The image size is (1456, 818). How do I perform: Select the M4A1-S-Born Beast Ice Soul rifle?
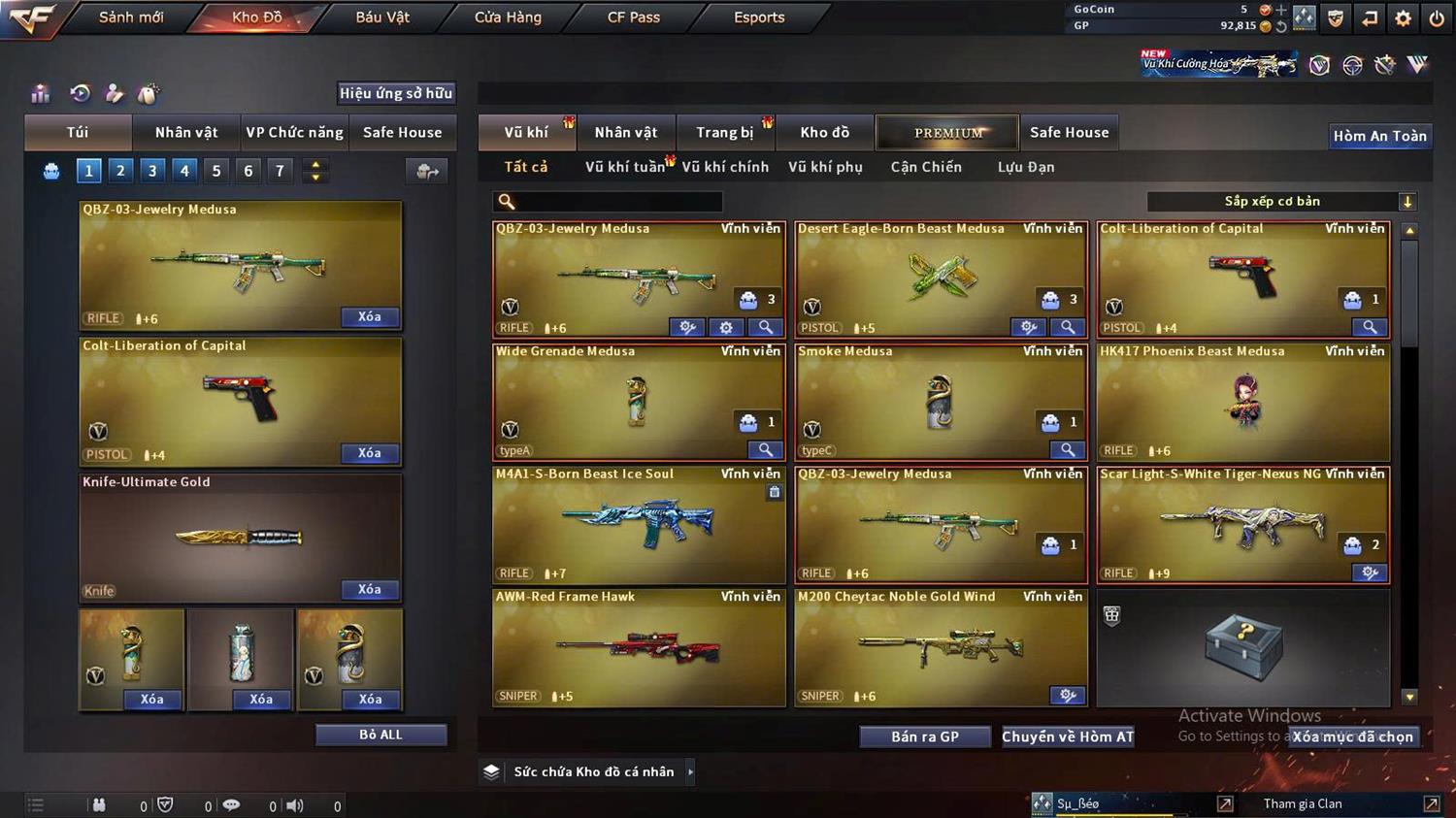(638, 525)
